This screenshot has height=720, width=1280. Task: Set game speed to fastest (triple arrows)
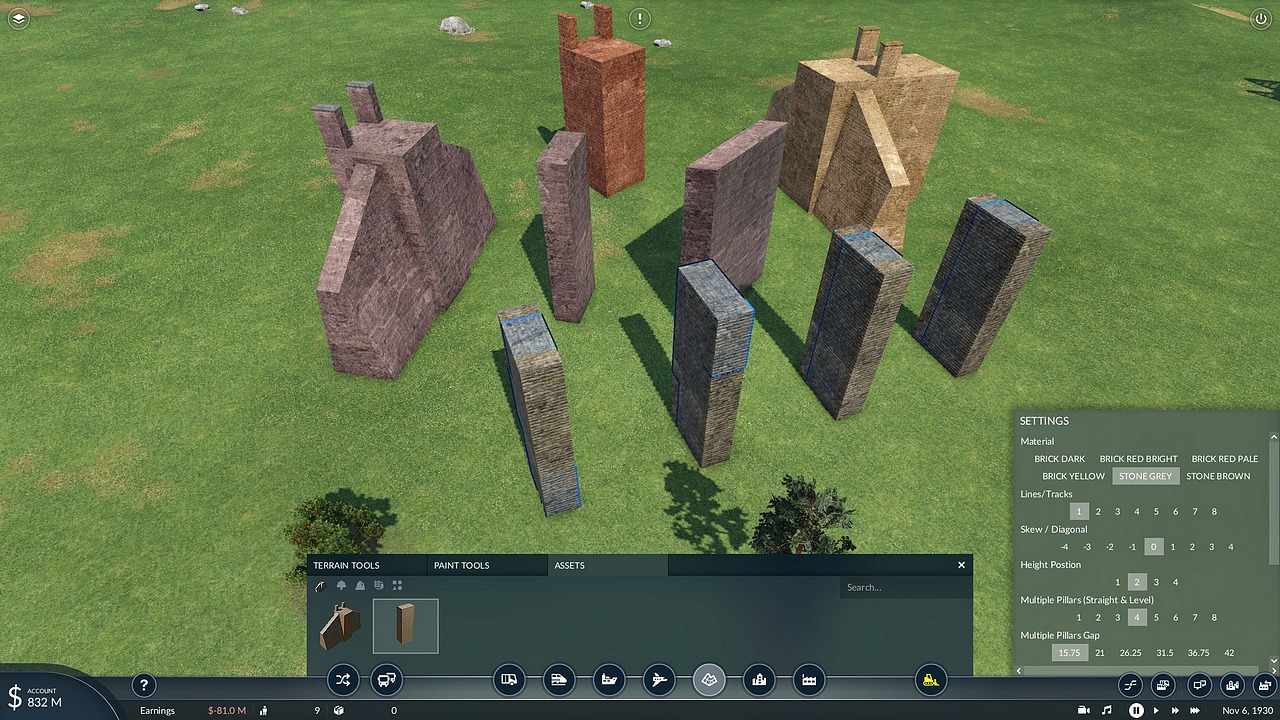(1193, 711)
